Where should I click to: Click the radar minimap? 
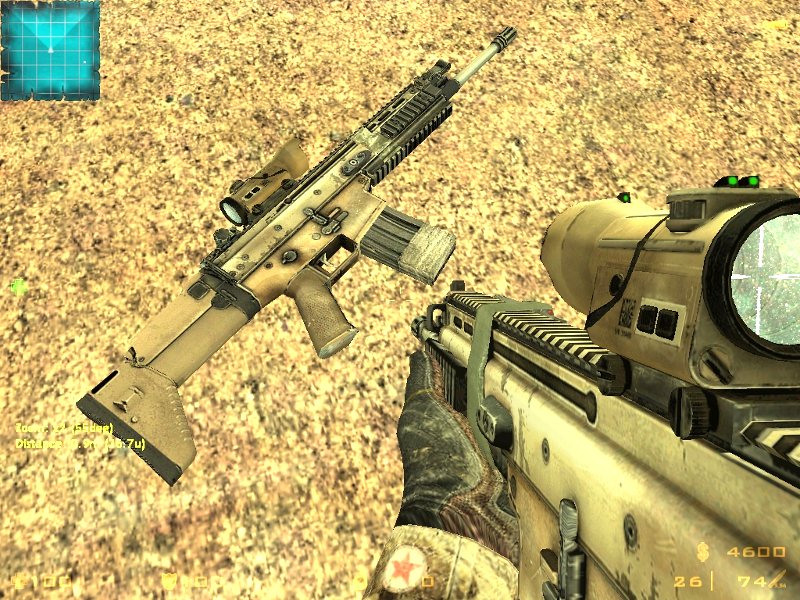tap(50, 50)
